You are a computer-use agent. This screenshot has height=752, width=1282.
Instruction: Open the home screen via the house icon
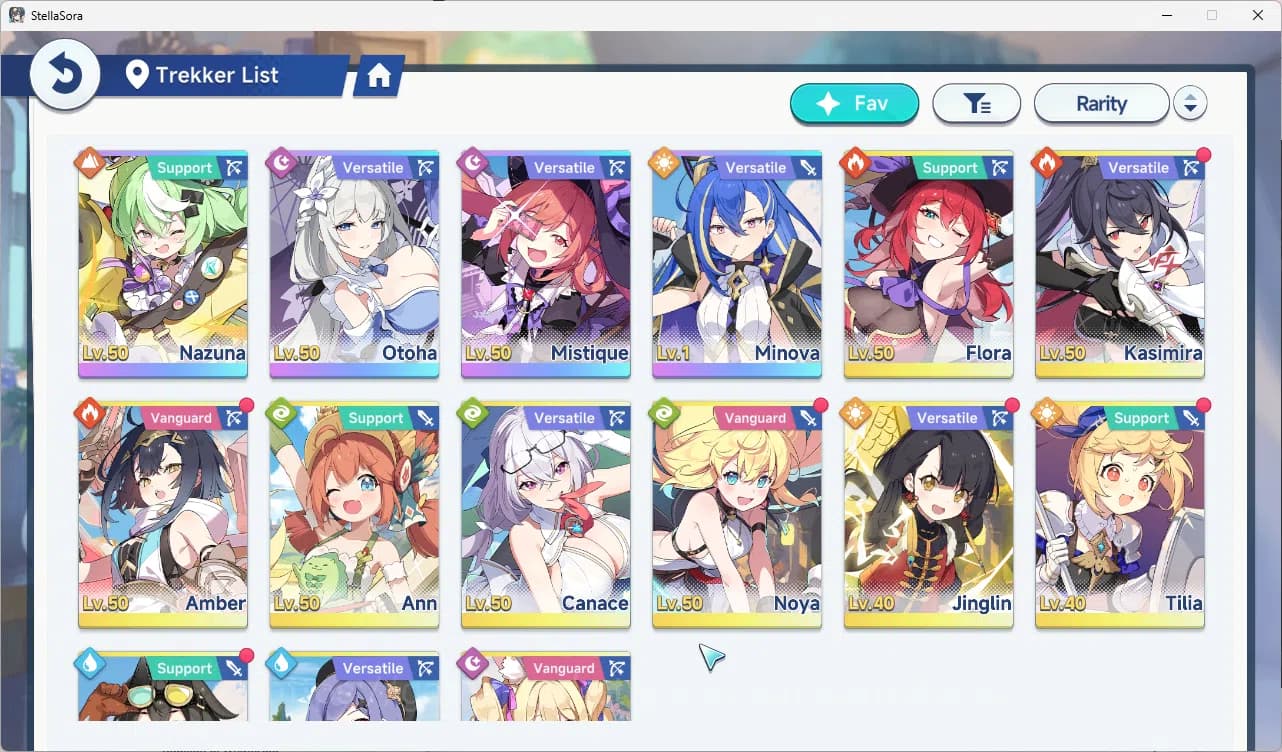pyautogui.click(x=378, y=74)
